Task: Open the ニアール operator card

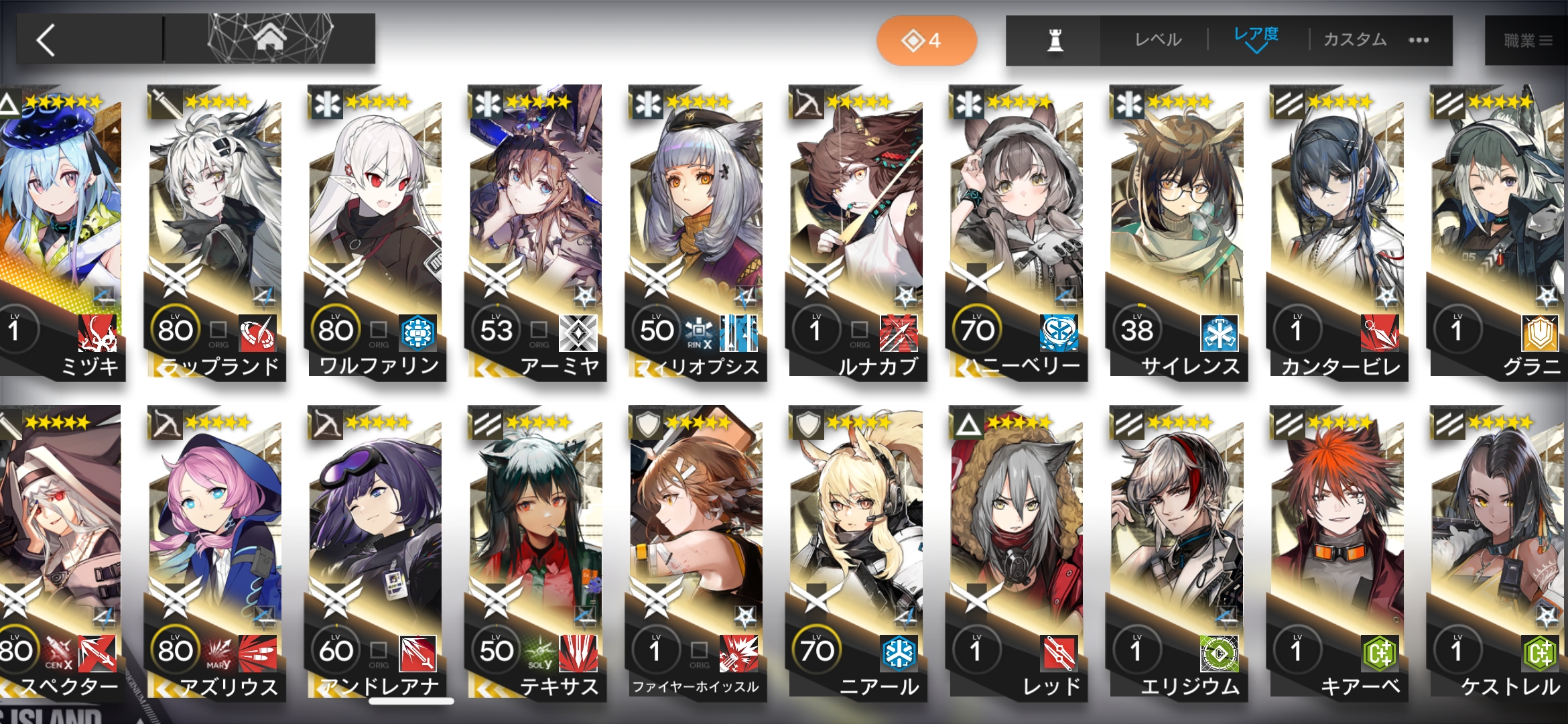Action: tap(856, 550)
